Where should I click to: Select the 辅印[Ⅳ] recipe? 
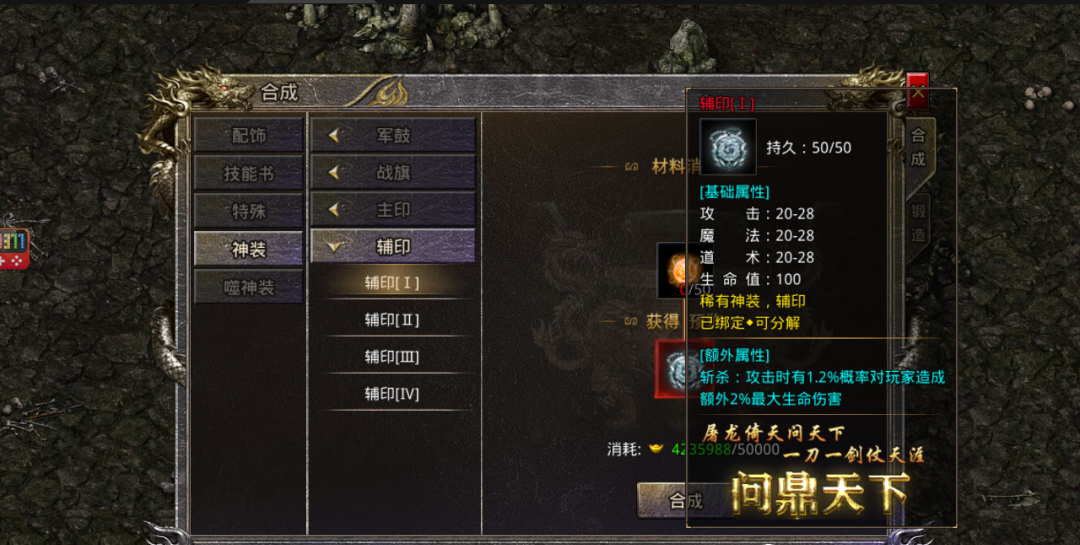[392, 394]
